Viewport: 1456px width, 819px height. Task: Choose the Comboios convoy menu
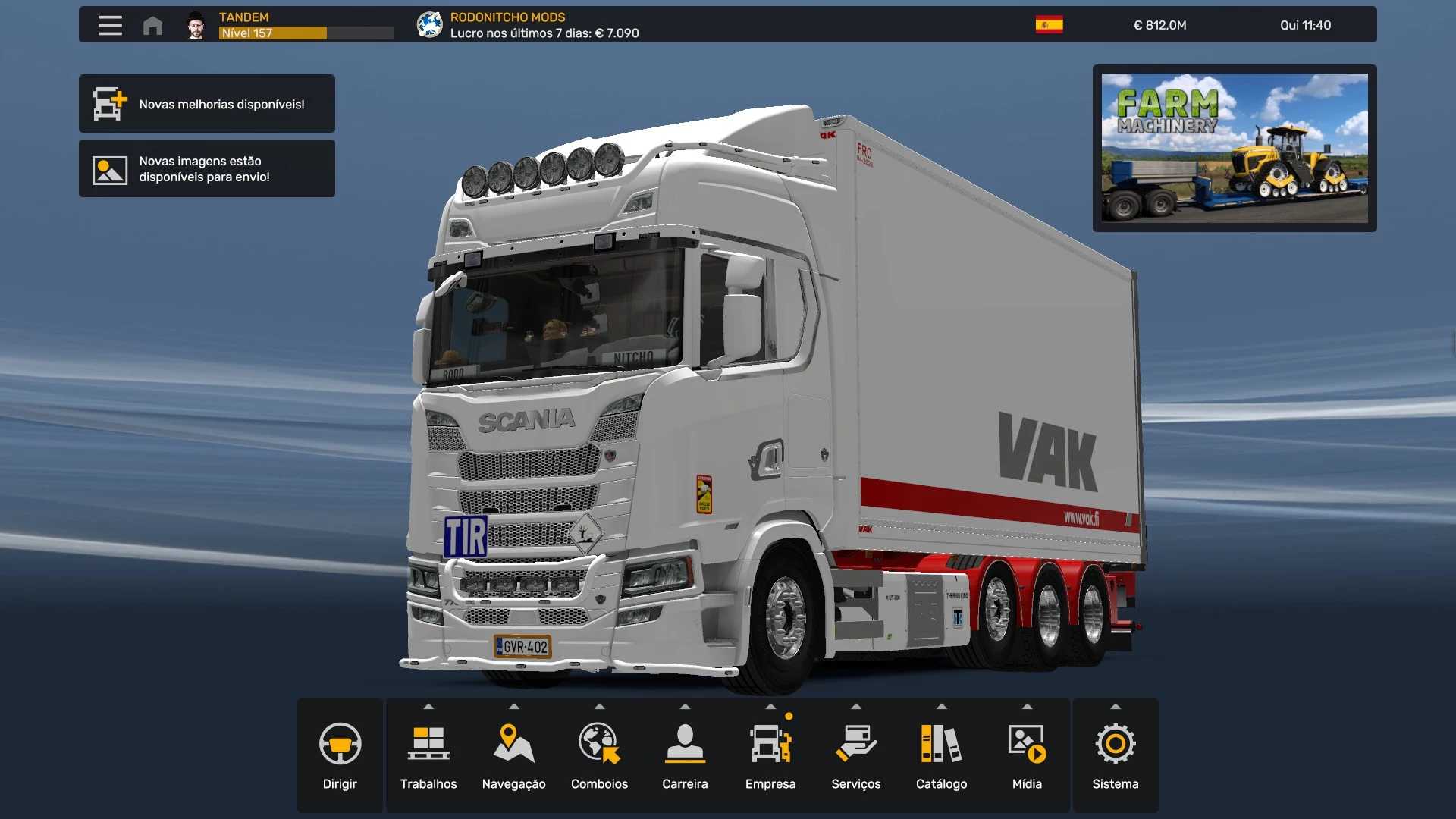(x=599, y=755)
